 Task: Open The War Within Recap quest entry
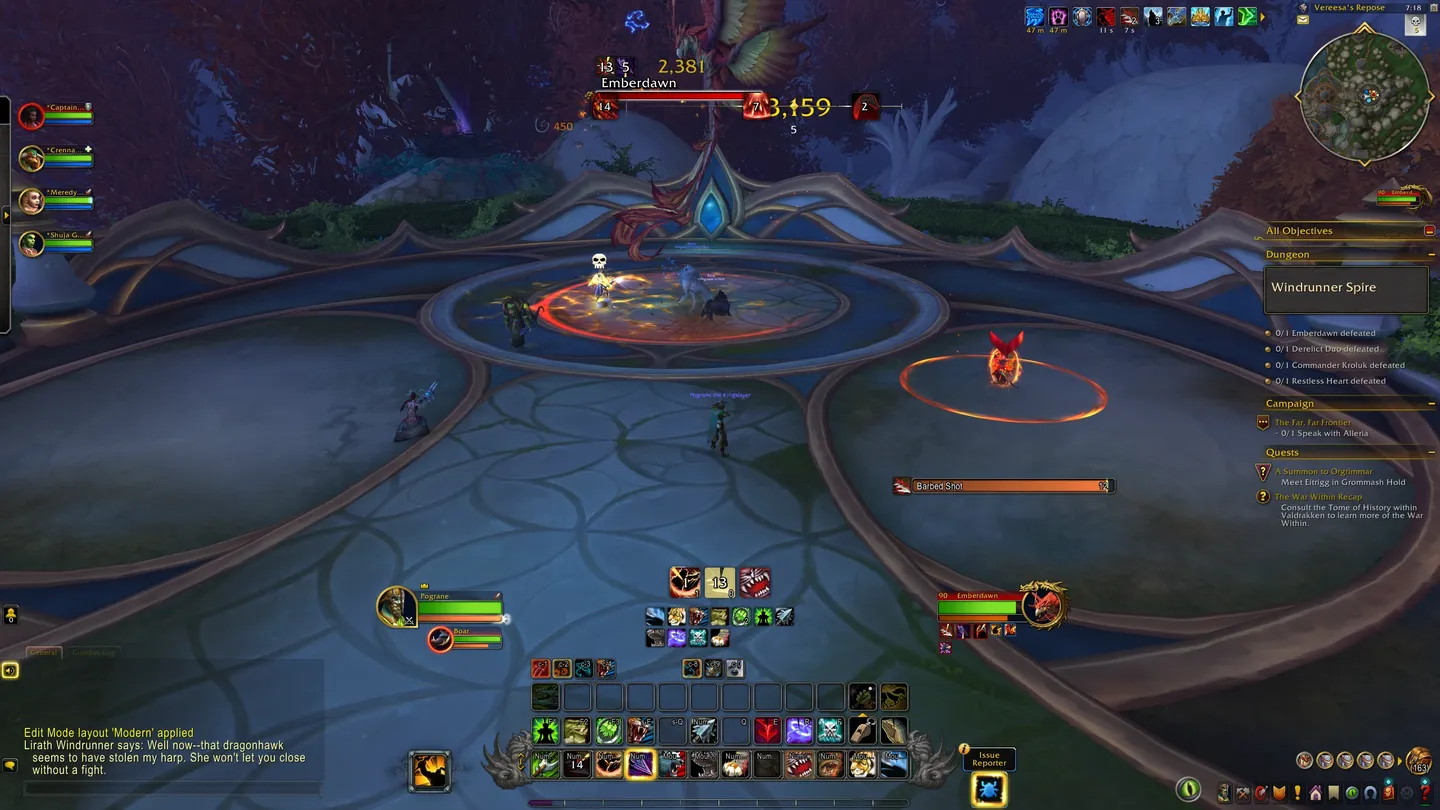pyautogui.click(x=1318, y=496)
